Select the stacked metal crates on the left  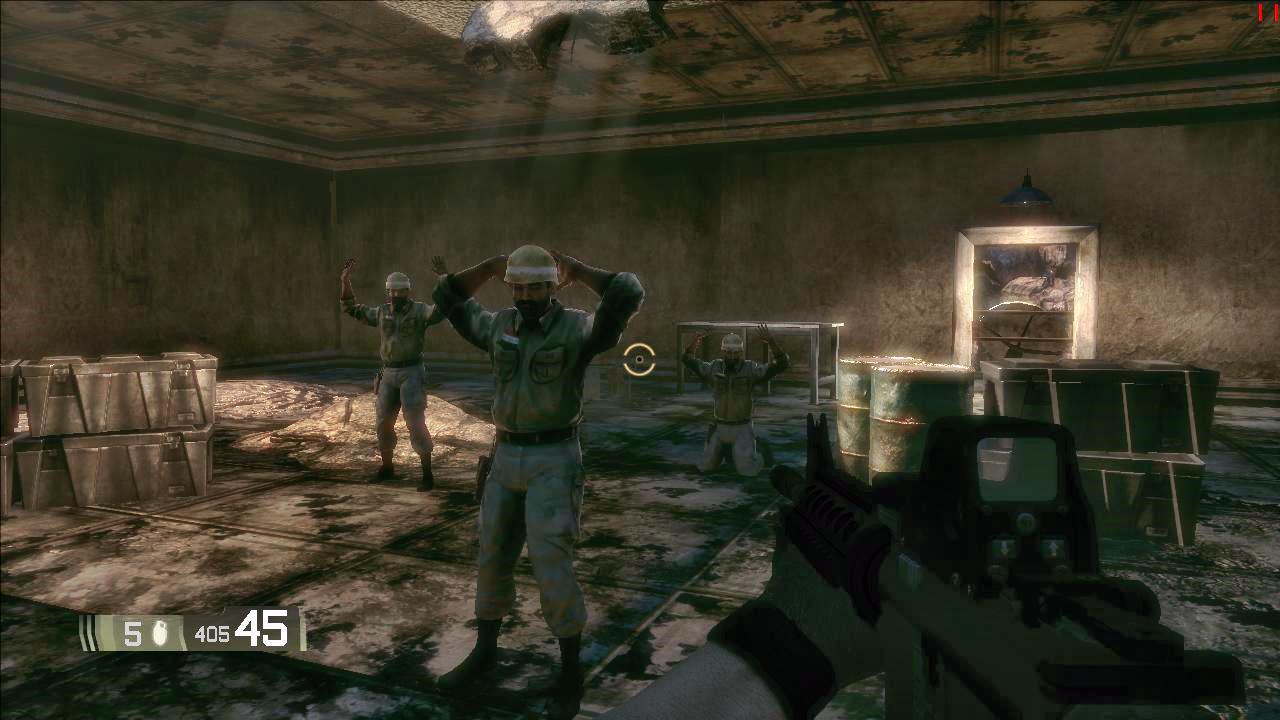[115, 420]
